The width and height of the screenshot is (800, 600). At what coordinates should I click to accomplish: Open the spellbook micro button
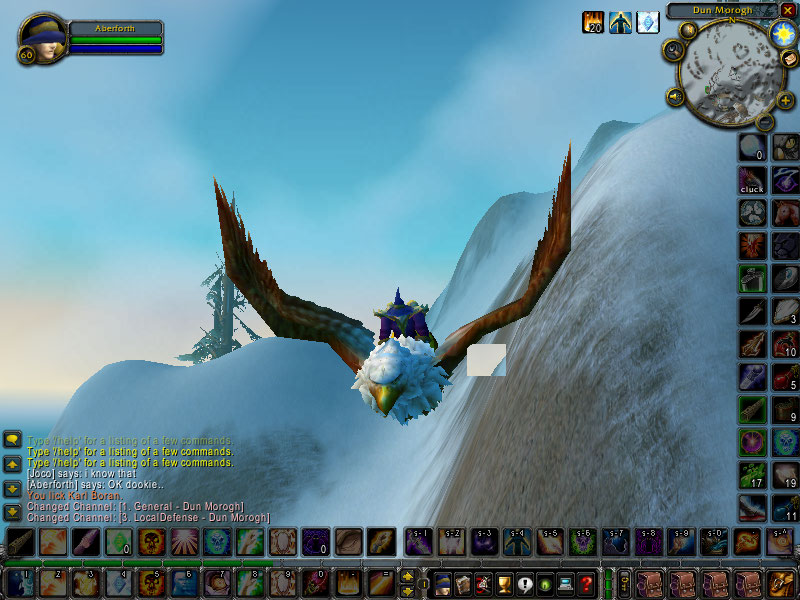[x=463, y=584]
